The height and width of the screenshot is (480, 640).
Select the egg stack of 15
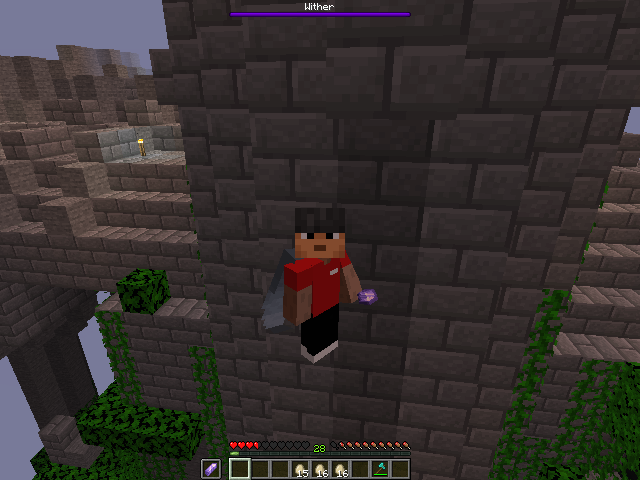point(300,469)
